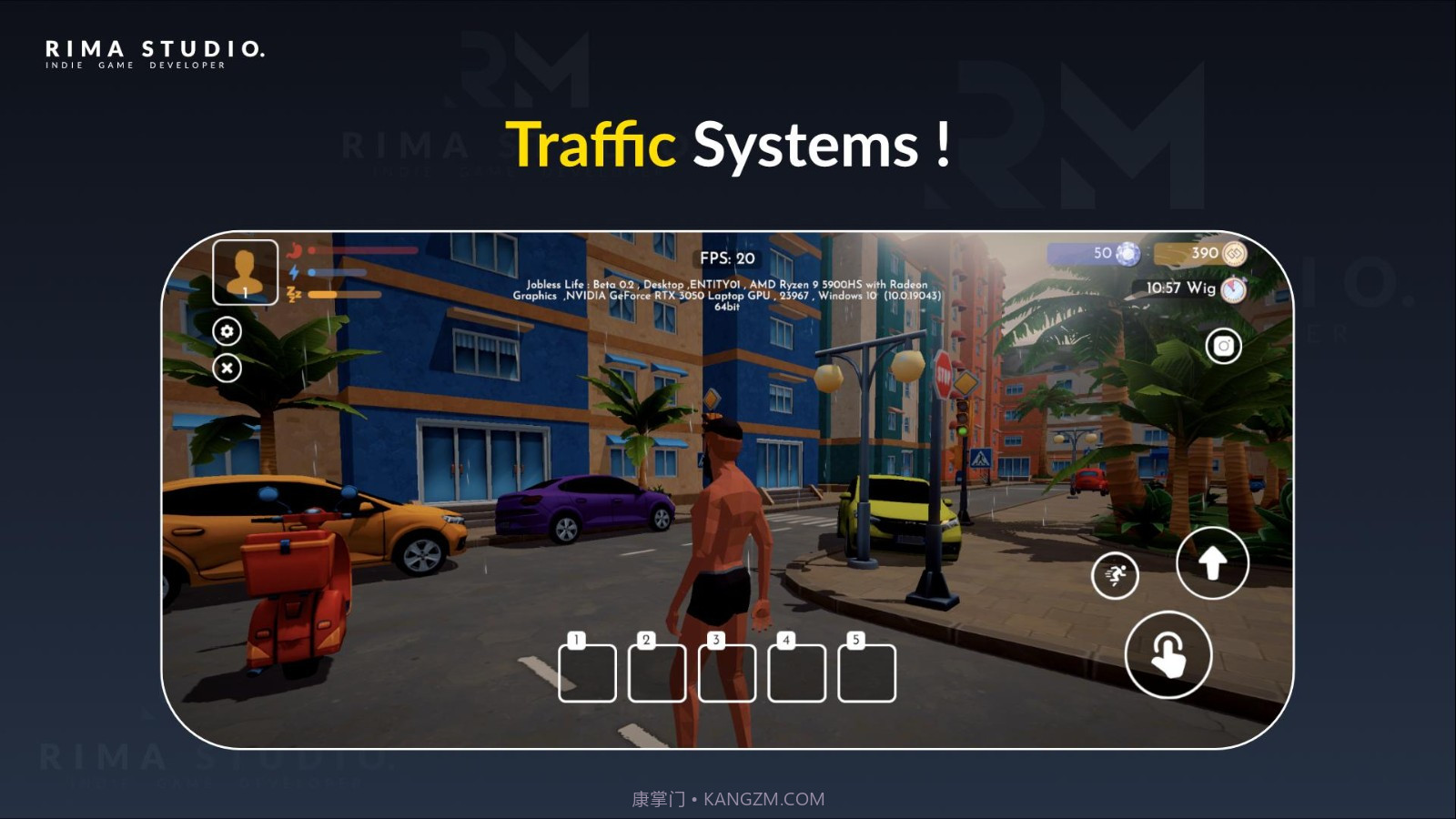The width and height of the screenshot is (1456, 819).
Task: Take a screenshot with the camera button
Action: pos(1223,346)
